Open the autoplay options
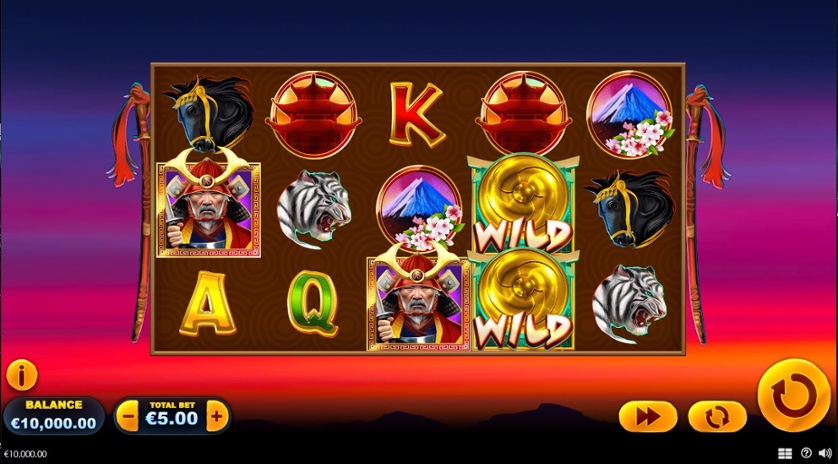The height and width of the screenshot is (464, 838). tap(717, 416)
